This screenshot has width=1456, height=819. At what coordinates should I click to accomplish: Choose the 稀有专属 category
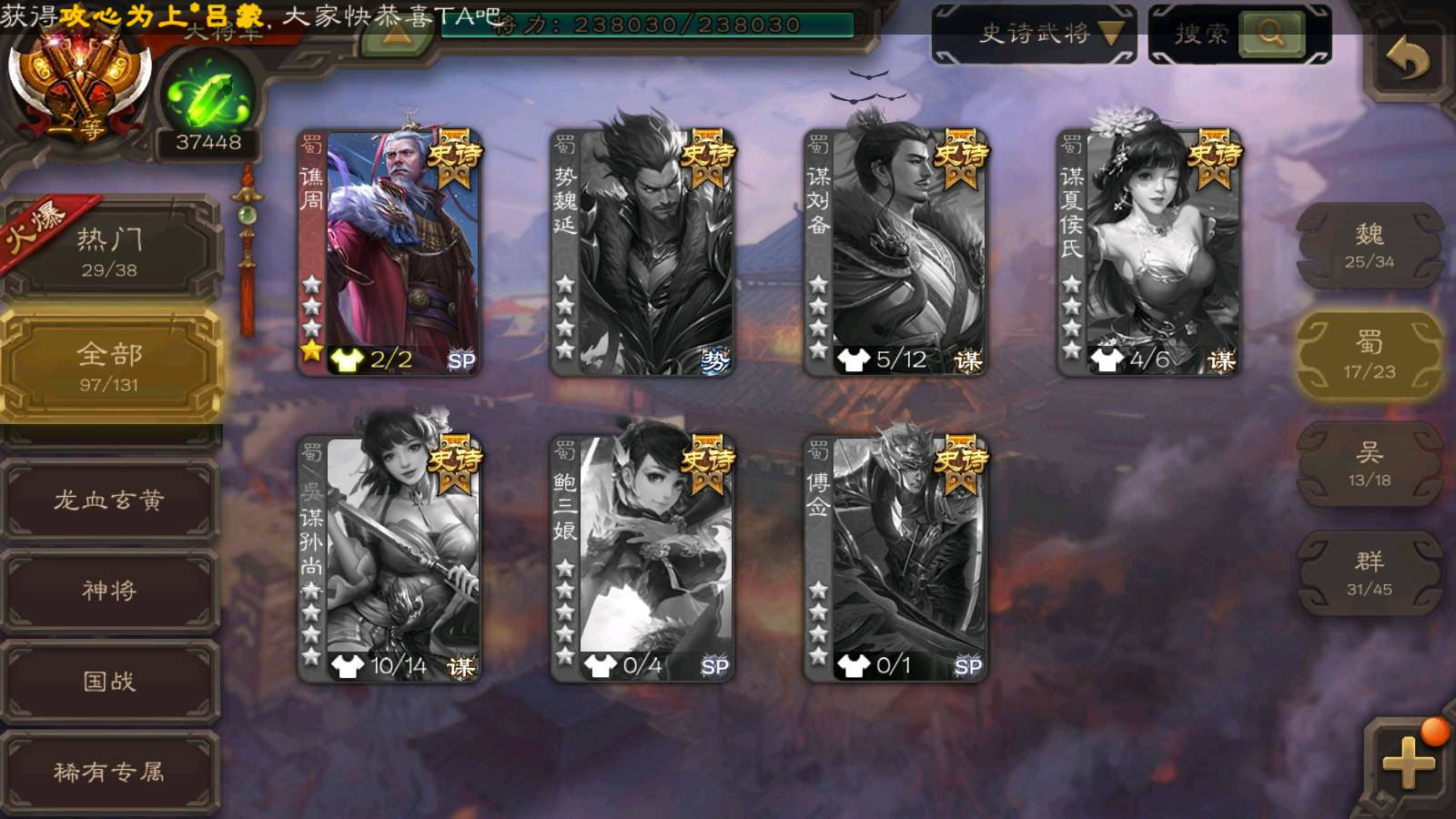pyautogui.click(x=109, y=773)
